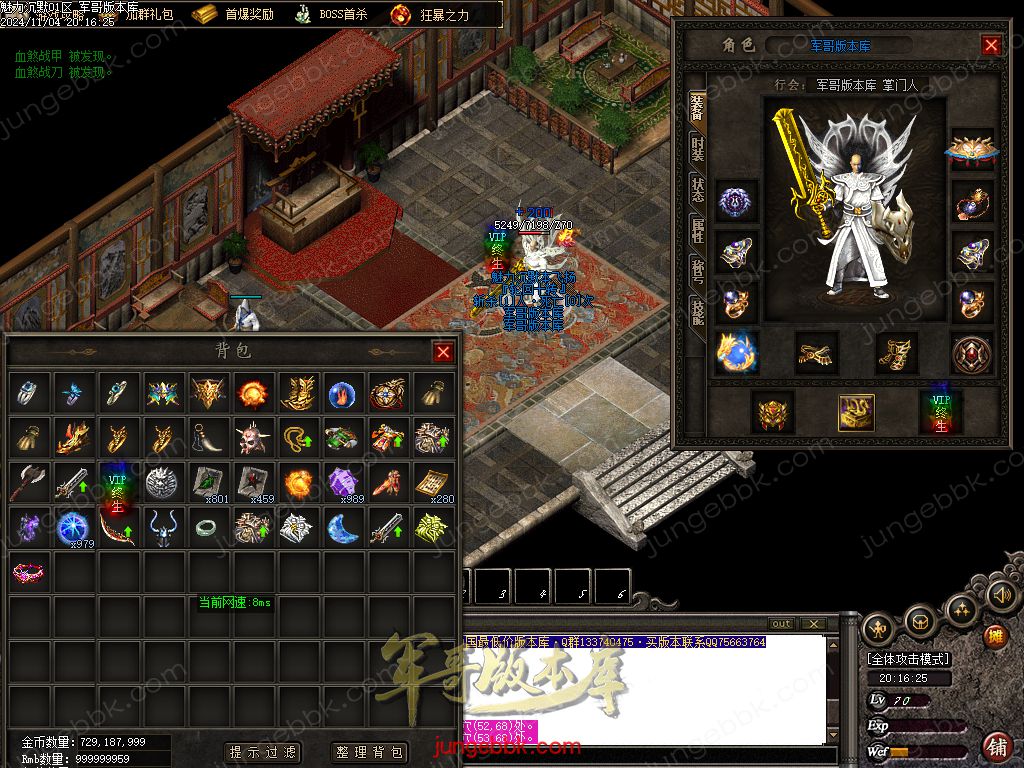
Task: Select the pink jeweled bracelet in the bag
Action: pyautogui.click(x=29, y=572)
